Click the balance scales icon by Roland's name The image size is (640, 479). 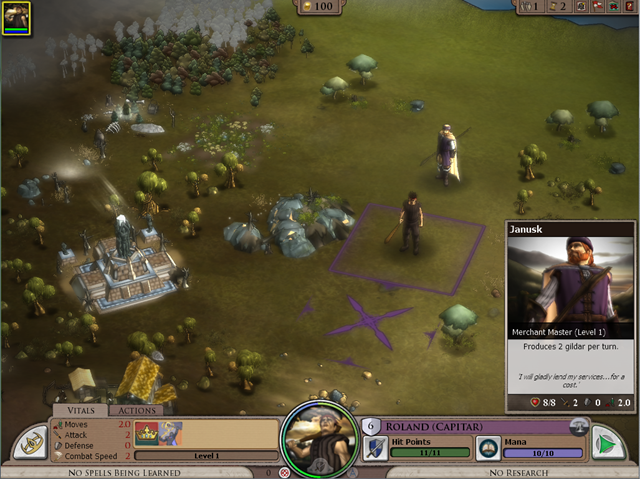(577, 425)
